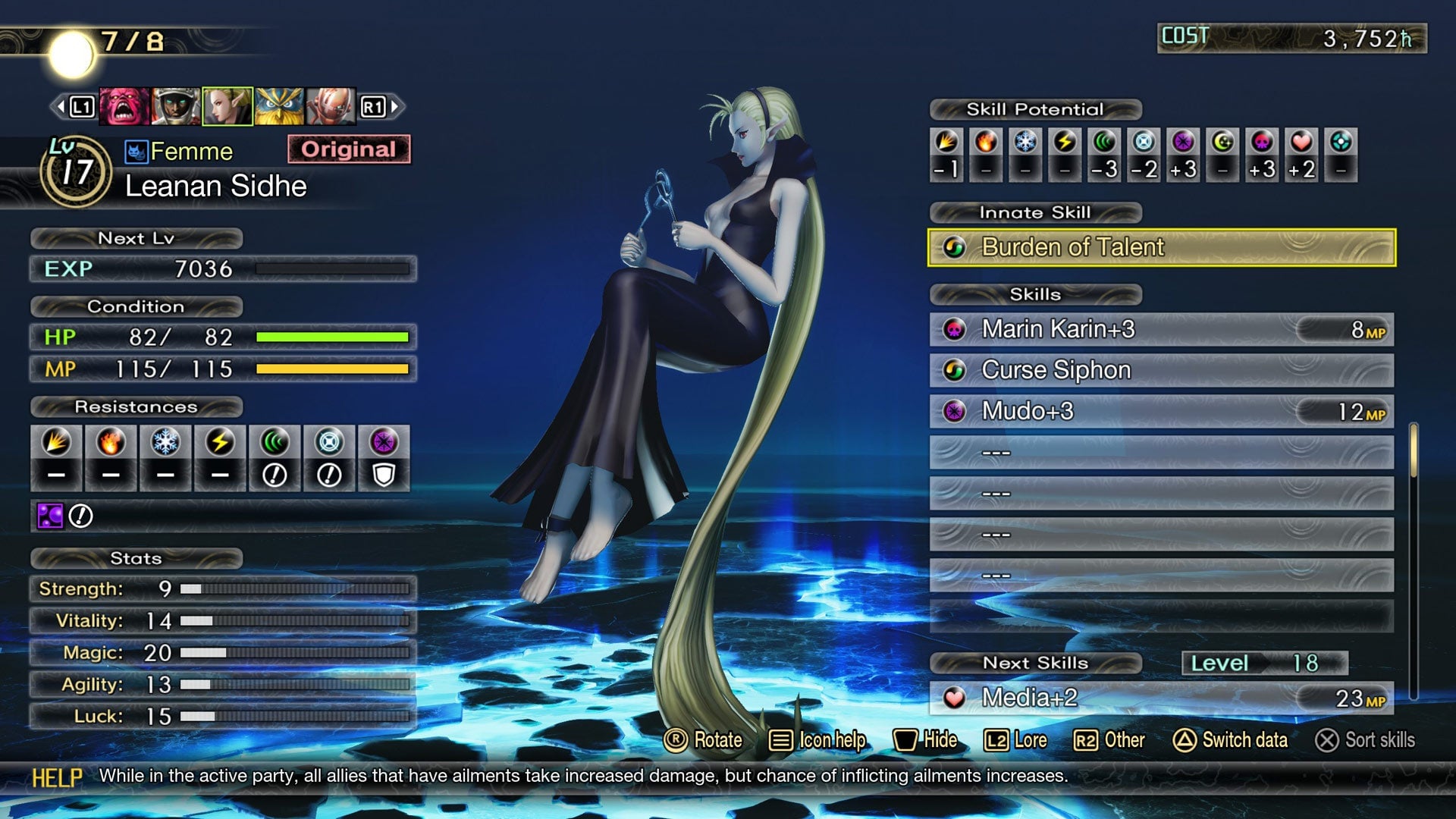Click the green HP bar
The height and width of the screenshot is (819, 1456).
click(334, 338)
